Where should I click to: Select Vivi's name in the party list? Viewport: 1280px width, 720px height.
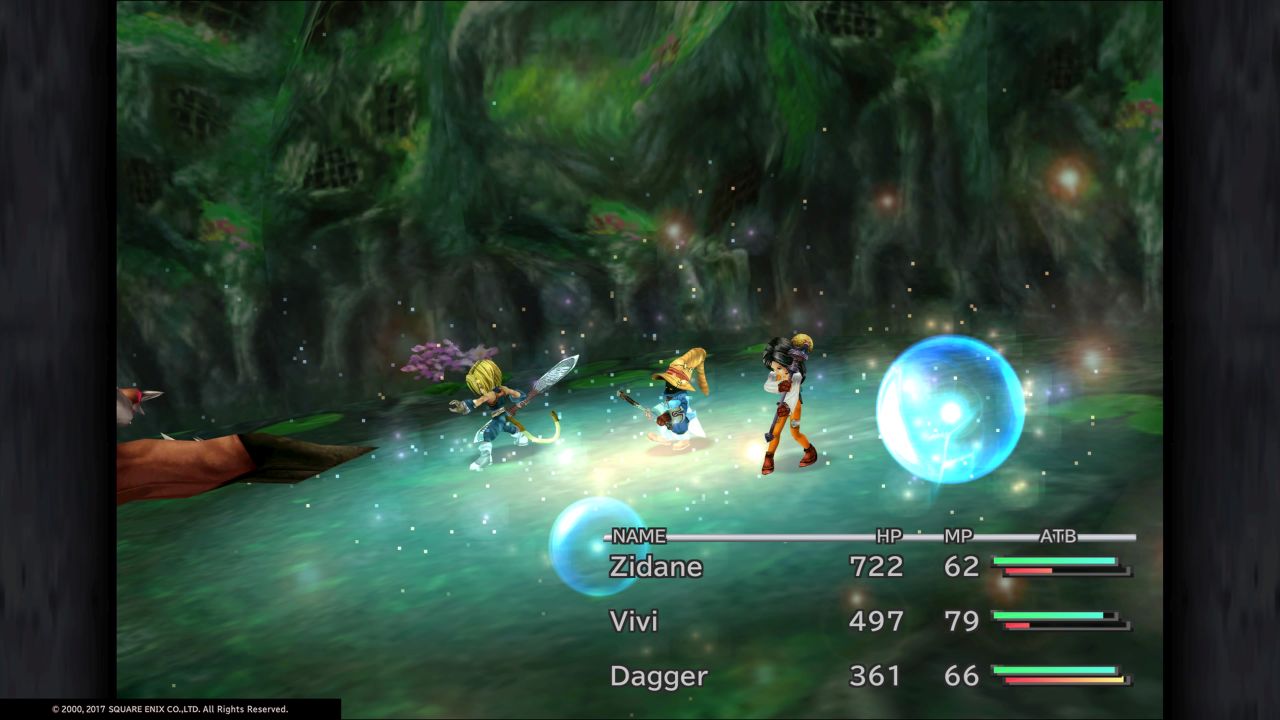(x=634, y=621)
